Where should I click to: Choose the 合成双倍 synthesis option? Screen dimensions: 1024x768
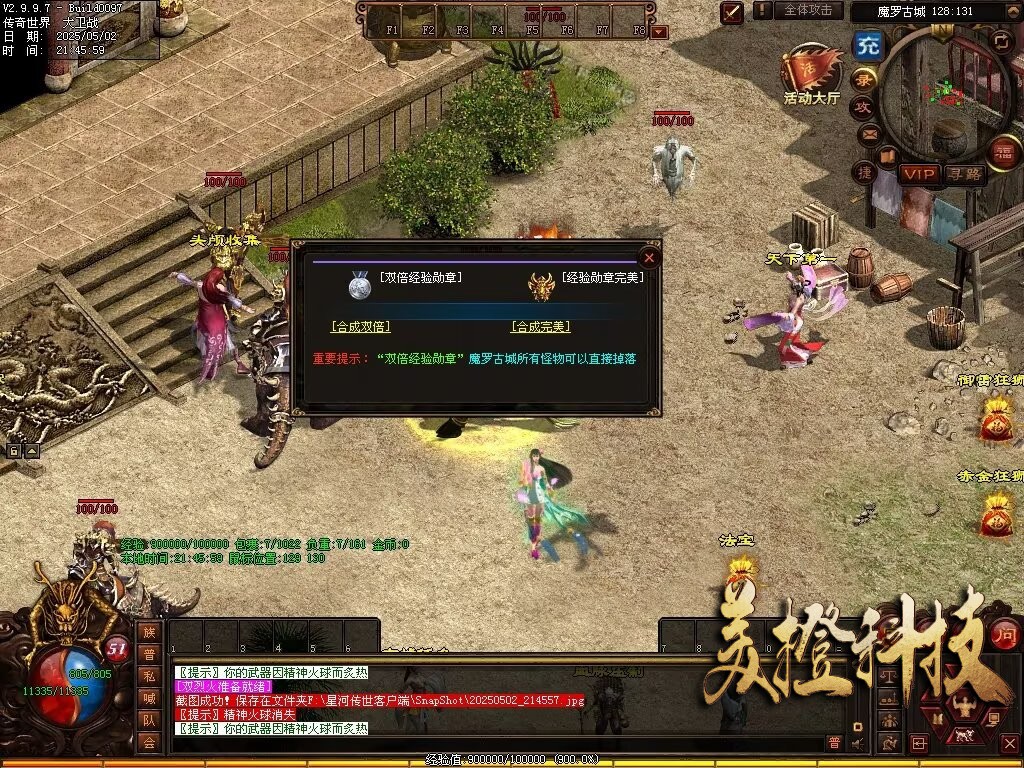click(x=360, y=327)
